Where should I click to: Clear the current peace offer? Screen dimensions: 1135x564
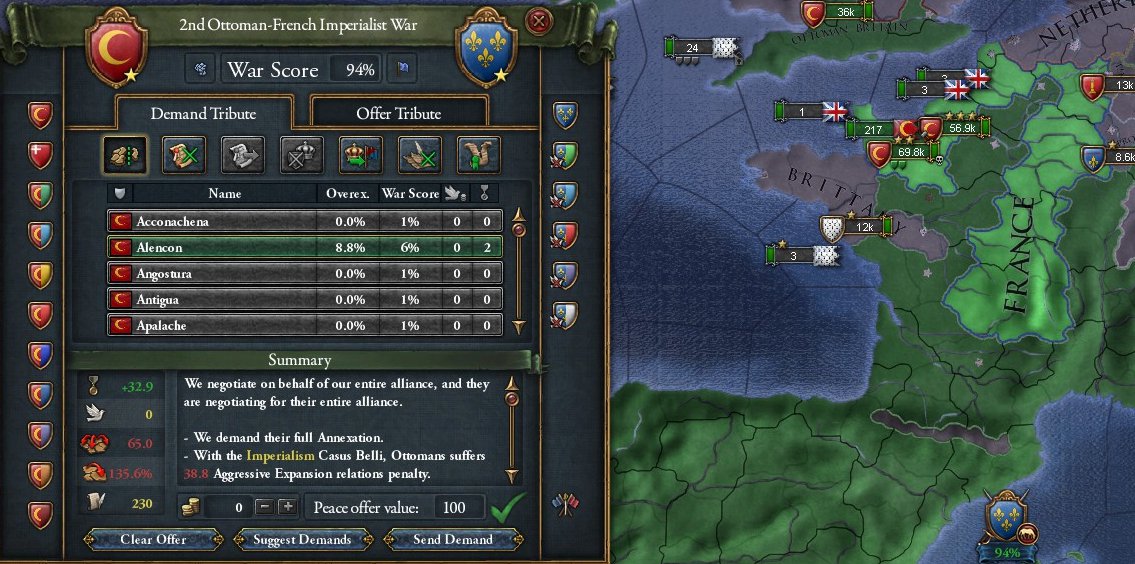154,539
